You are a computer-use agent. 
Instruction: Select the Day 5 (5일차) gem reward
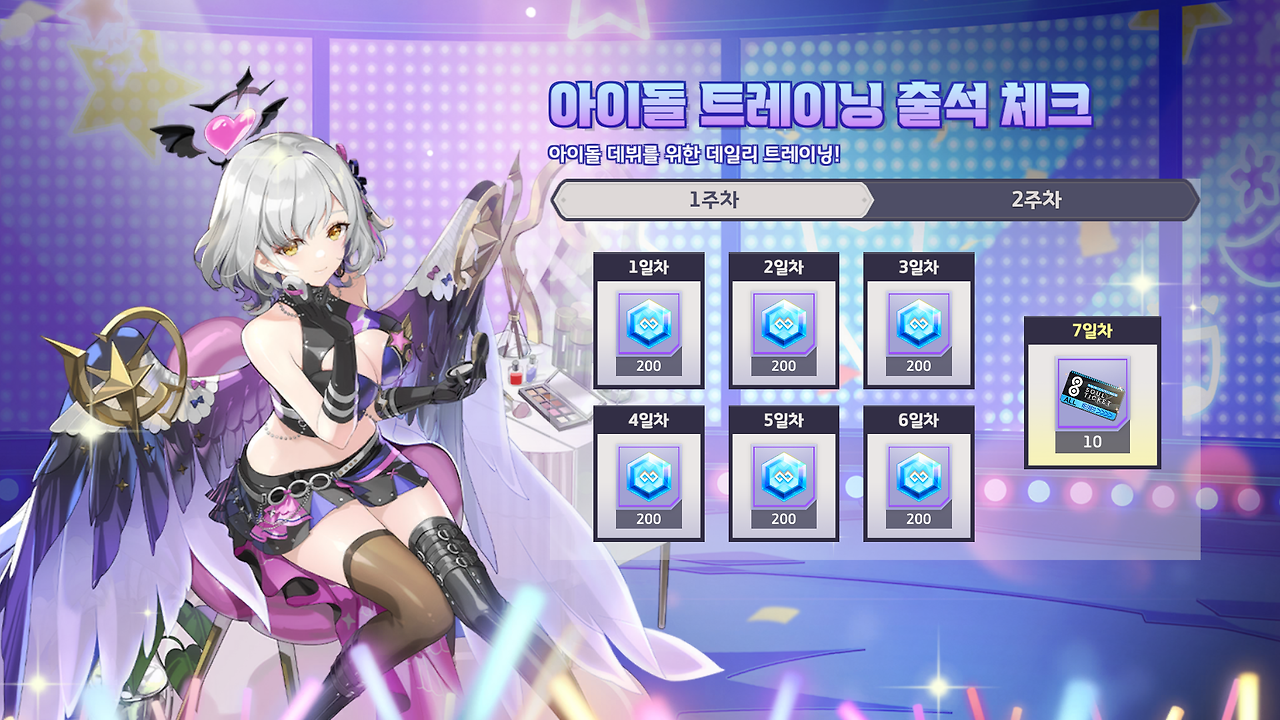pos(782,477)
